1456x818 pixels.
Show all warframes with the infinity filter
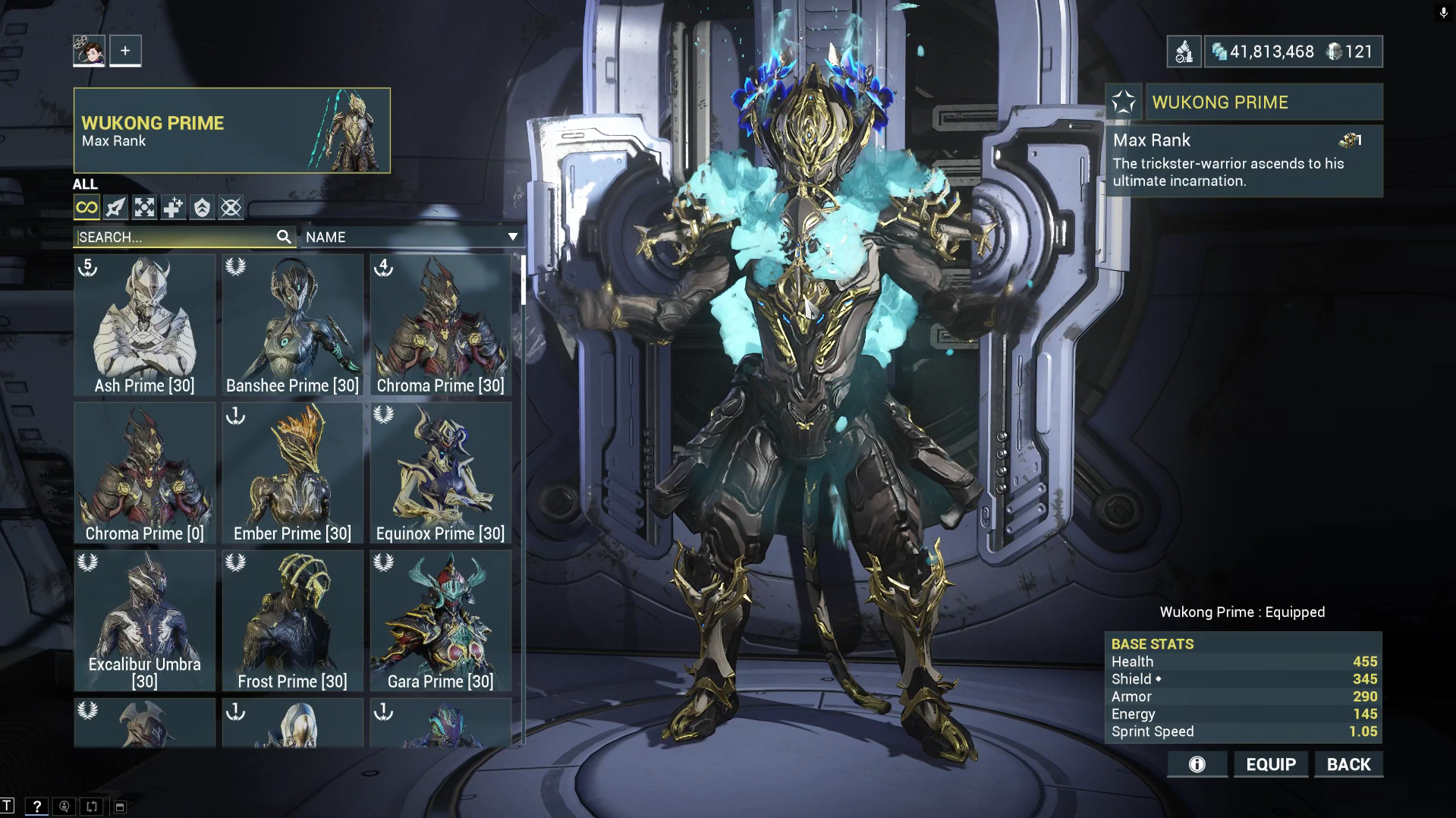86,207
